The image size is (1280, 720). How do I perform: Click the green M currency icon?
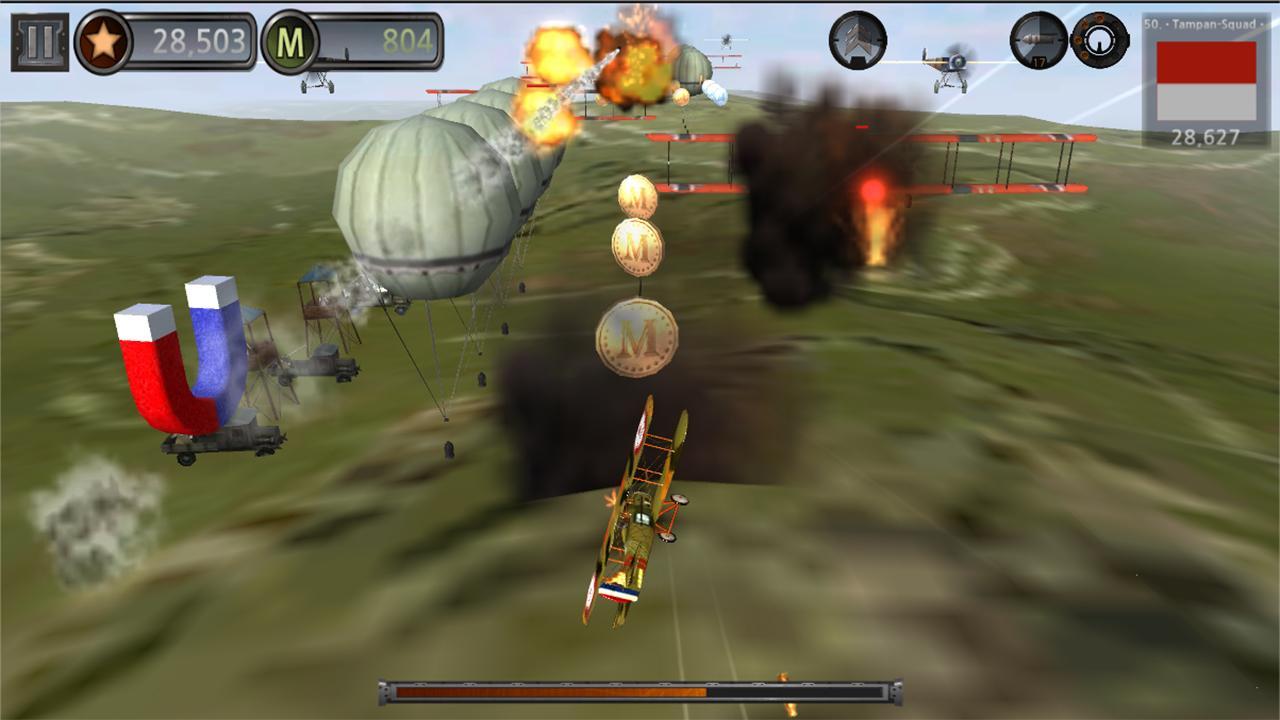click(291, 41)
